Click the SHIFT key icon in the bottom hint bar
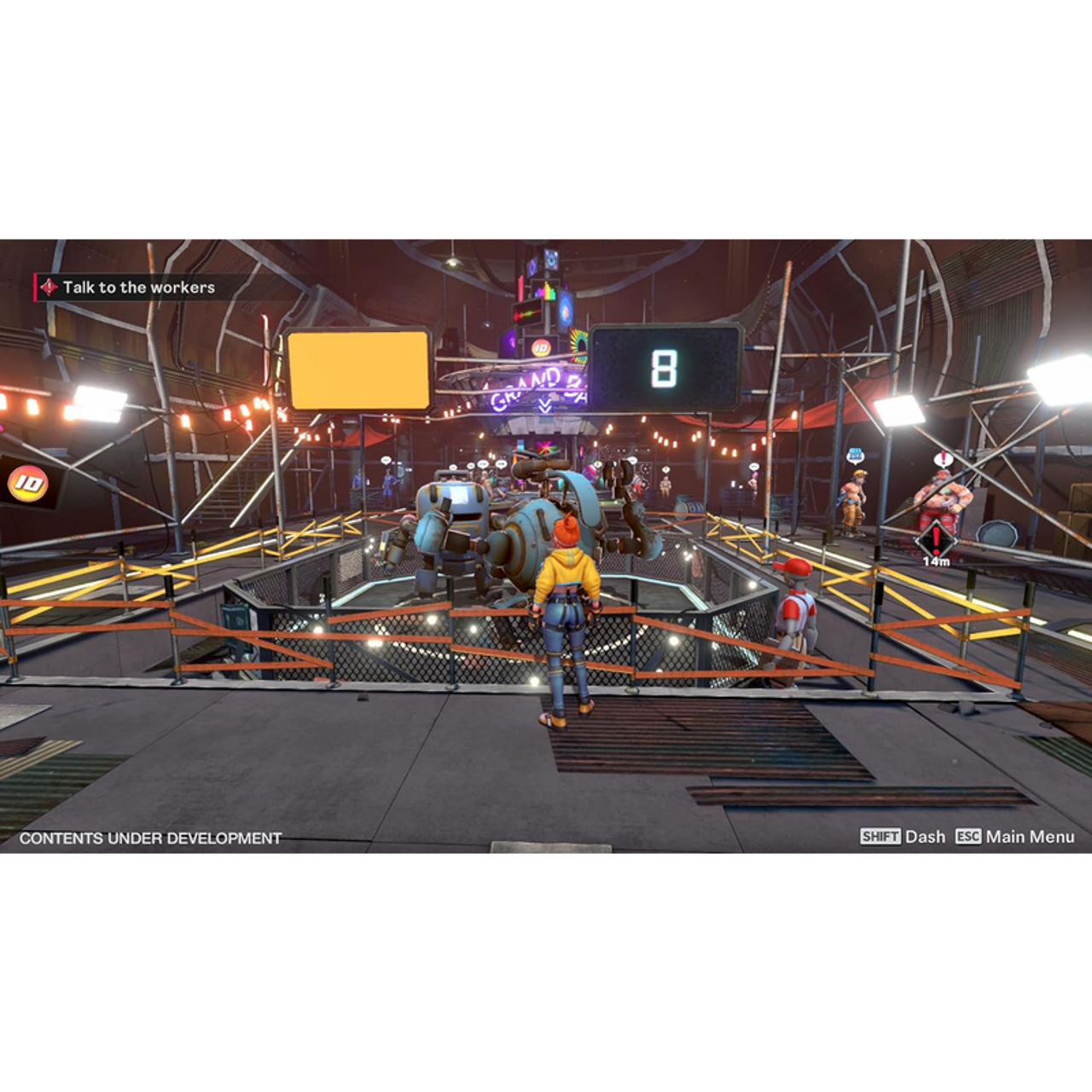The width and height of the screenshot is (1092, 1092). click(880, 838)
